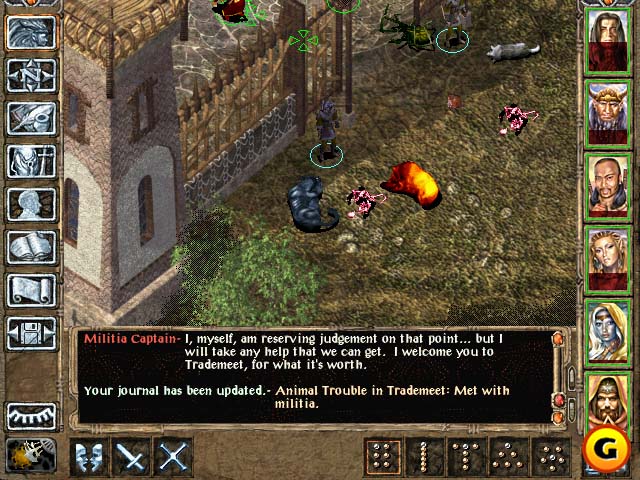Viewport: 640px width, 480px height.
Task: Open the journal quill icon
Action: [31, 118]
